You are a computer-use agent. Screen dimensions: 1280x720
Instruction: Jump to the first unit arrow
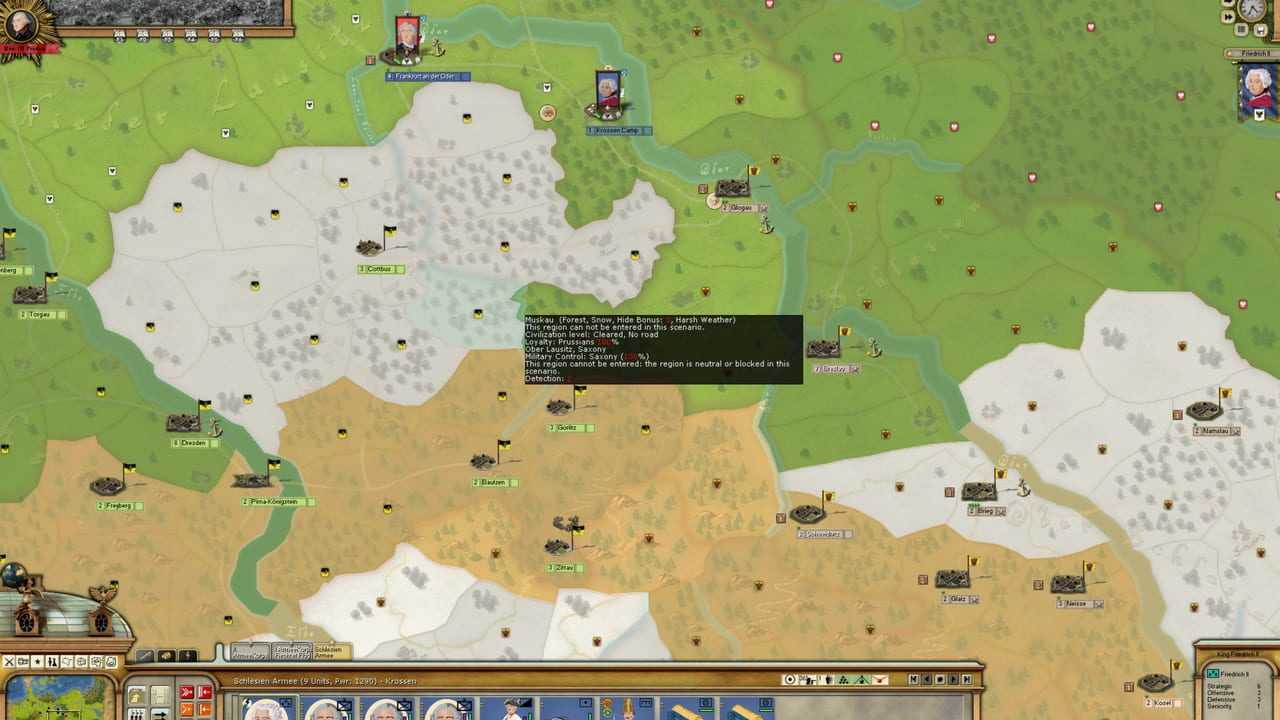913,680
